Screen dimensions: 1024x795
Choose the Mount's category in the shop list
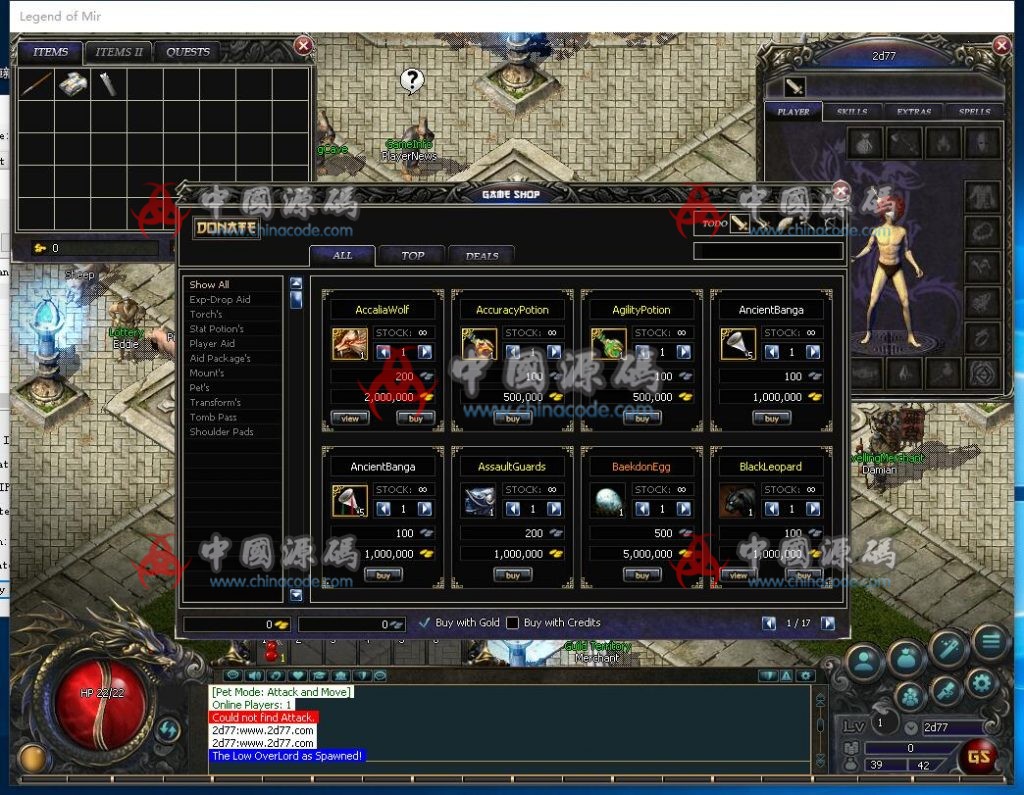pyautogui.click(x=207, y=373)
